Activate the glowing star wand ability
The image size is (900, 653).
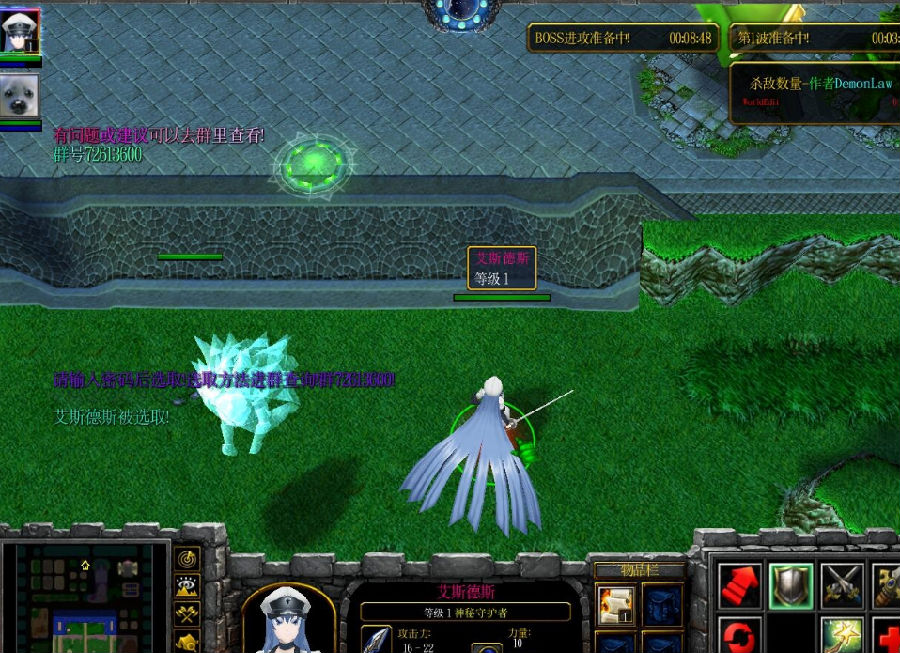click(x=842, y=636)
